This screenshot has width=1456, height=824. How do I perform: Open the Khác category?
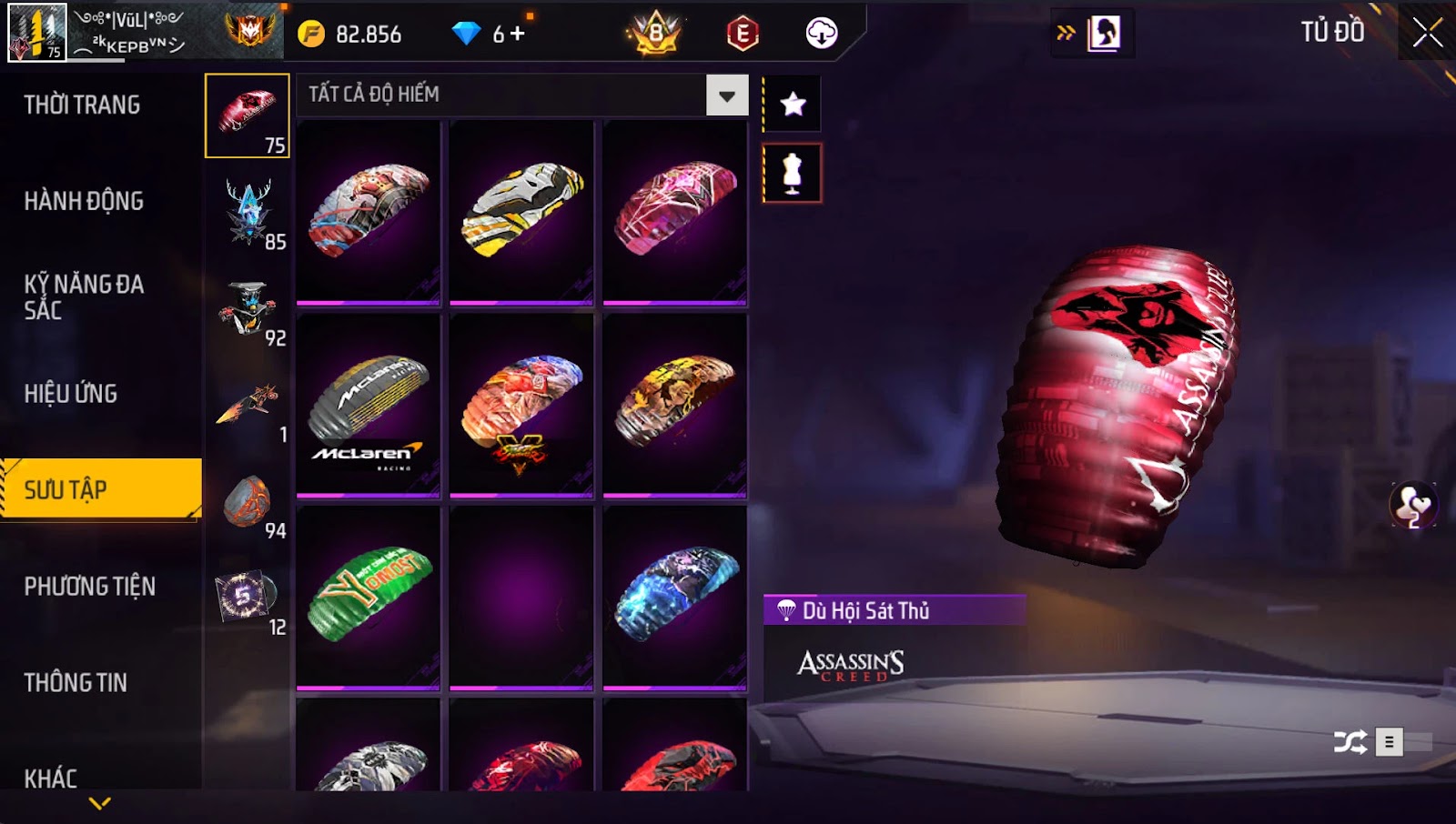(51, 778)
